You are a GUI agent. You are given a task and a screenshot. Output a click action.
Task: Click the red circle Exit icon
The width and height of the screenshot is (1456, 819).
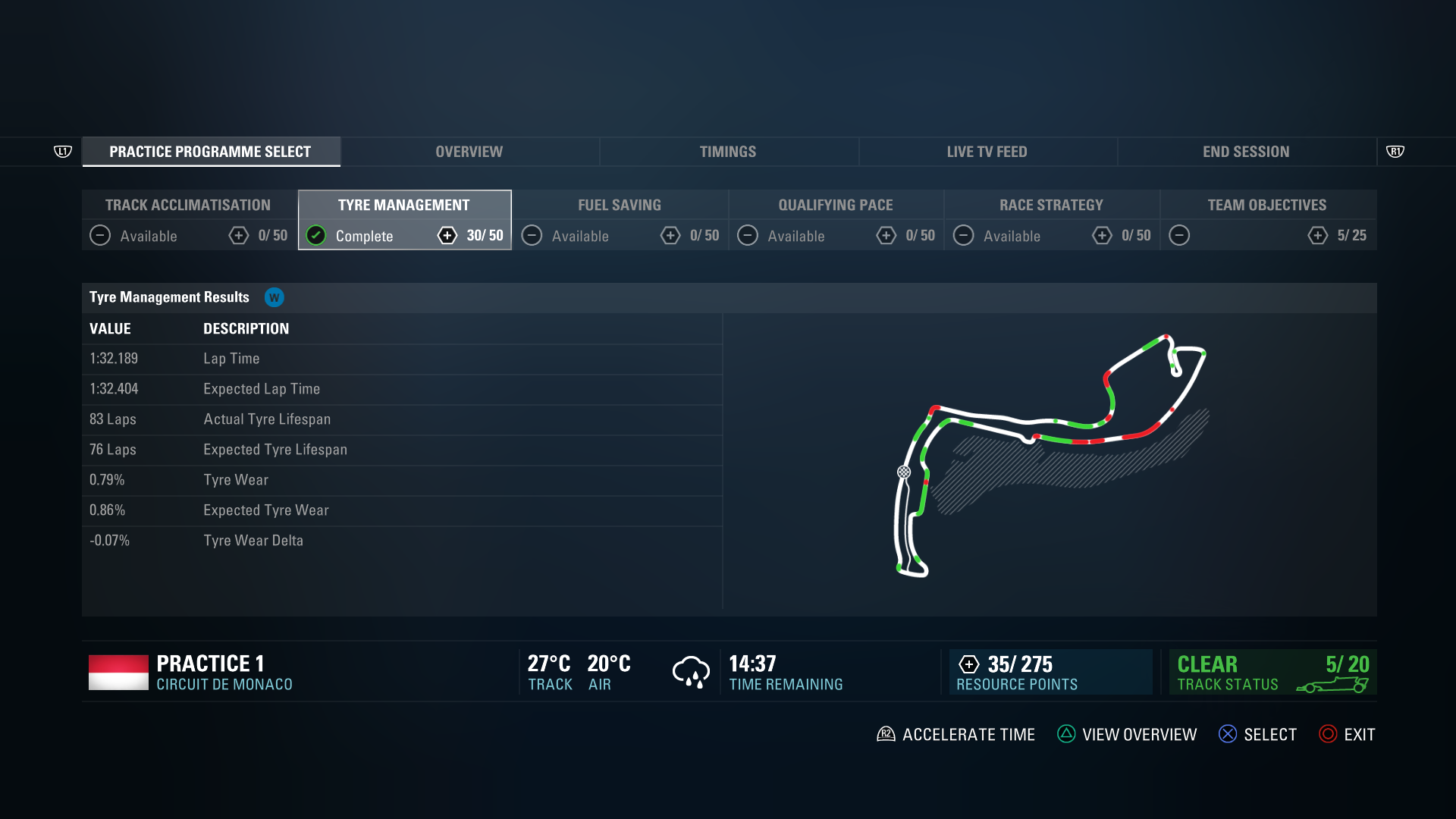pyautogui.click(x=1327, y=733)
